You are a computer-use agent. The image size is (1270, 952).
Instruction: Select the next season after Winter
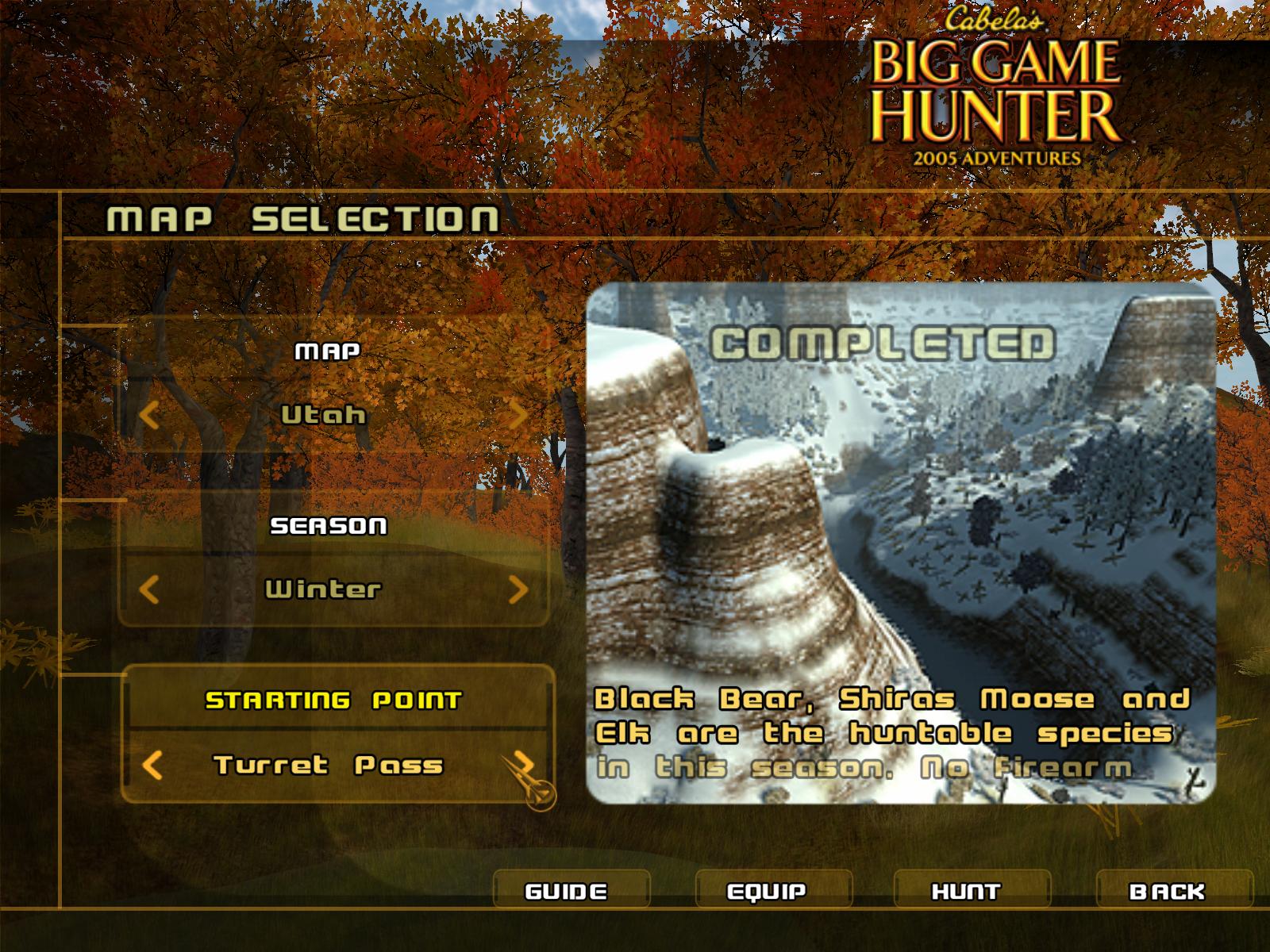[518, 589]
